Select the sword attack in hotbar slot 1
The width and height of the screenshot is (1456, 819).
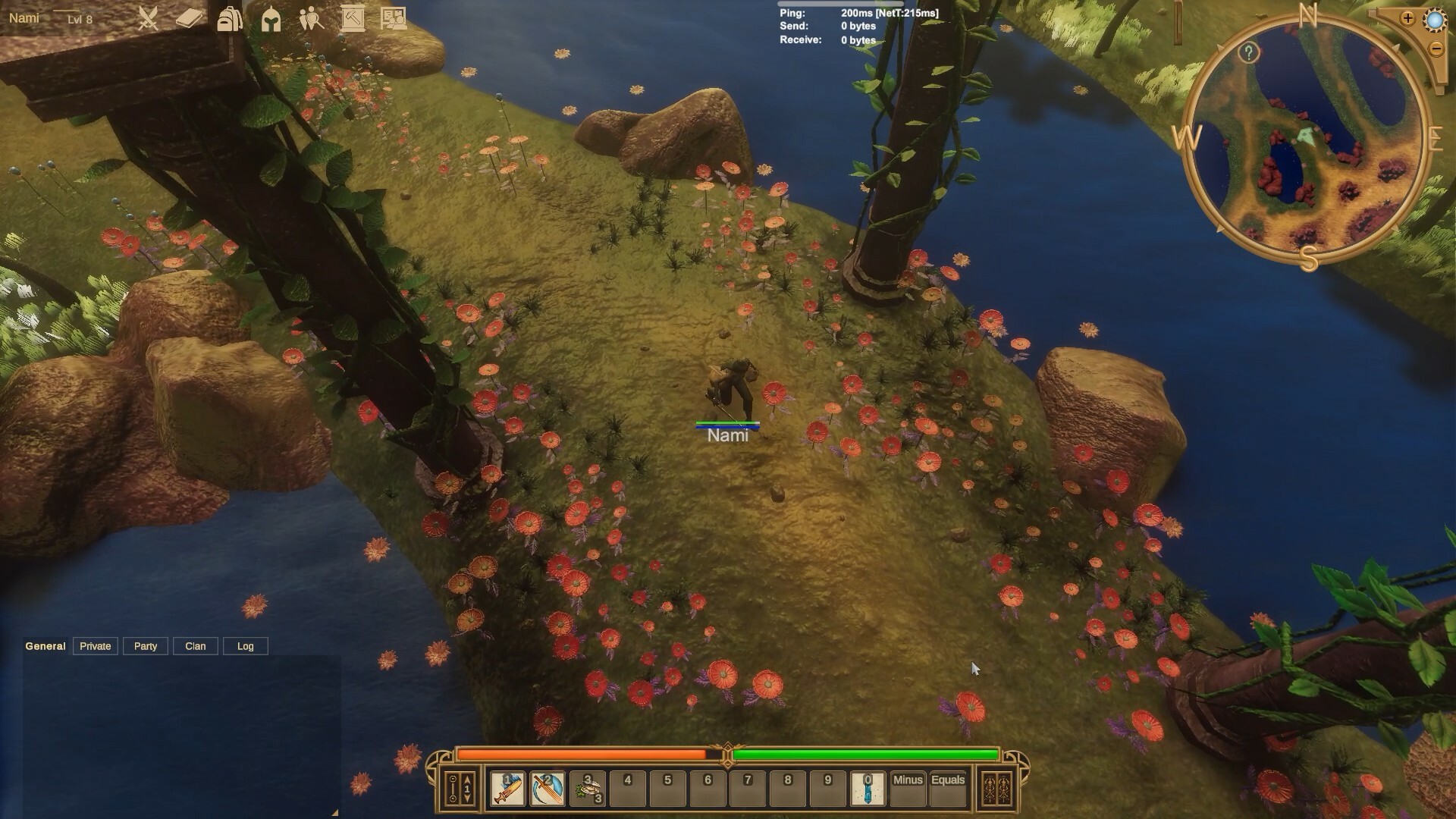click(507, 789)
